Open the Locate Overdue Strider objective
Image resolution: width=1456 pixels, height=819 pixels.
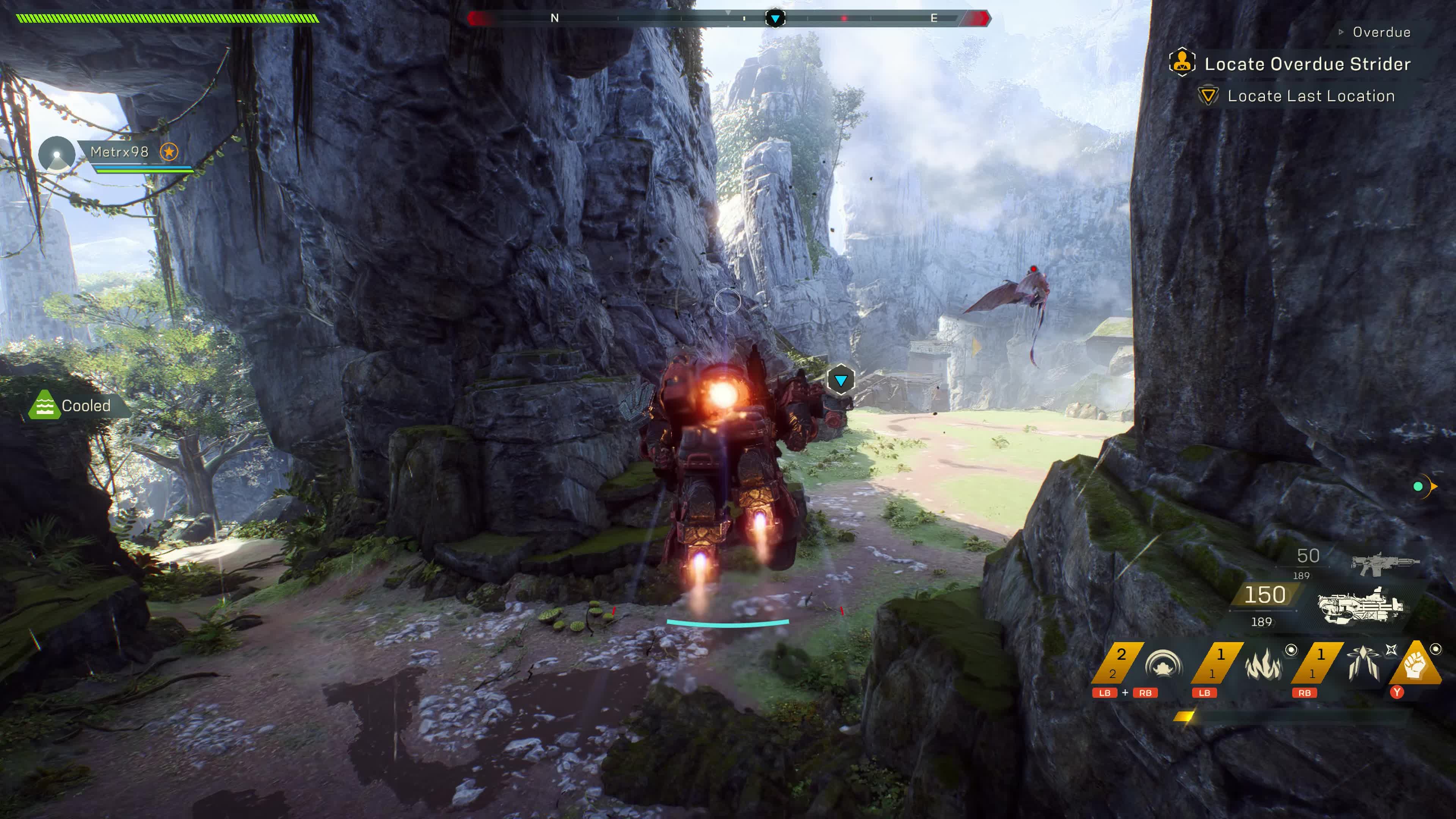point(1307,64)
